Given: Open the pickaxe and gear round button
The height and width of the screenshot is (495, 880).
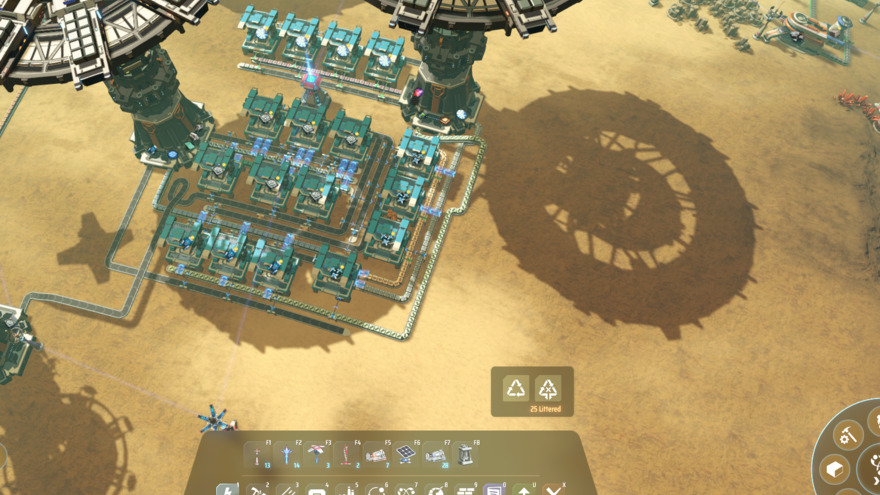Looking at the screenshot, I should 849,435.
